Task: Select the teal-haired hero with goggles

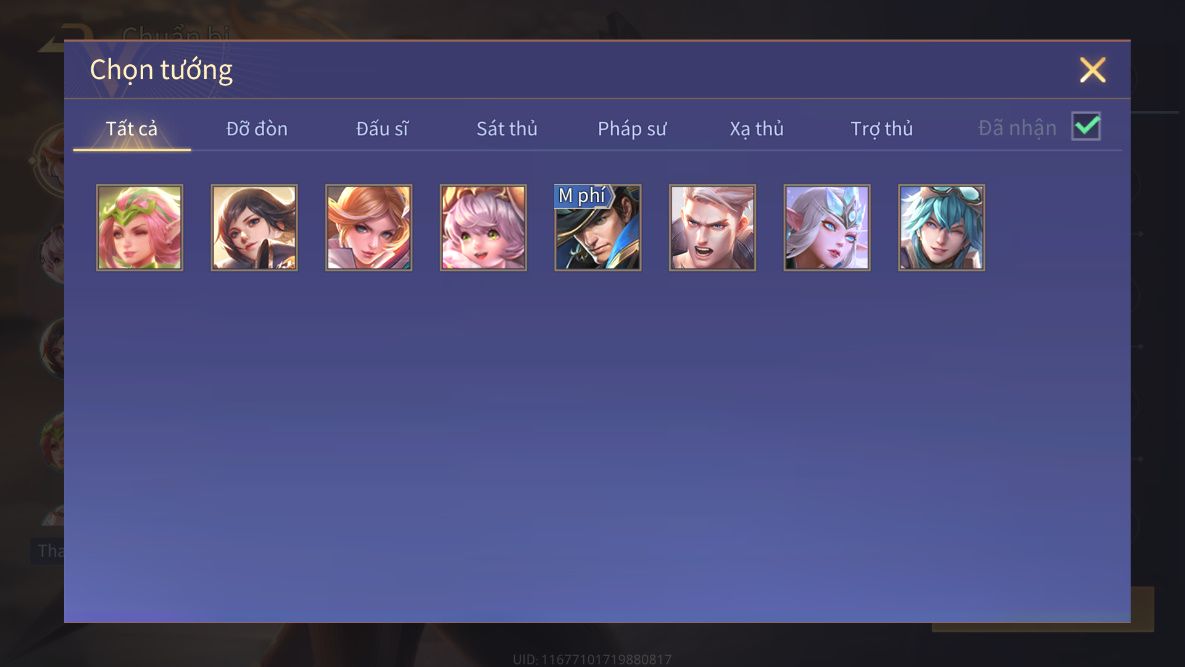Action: pos(941,228)
